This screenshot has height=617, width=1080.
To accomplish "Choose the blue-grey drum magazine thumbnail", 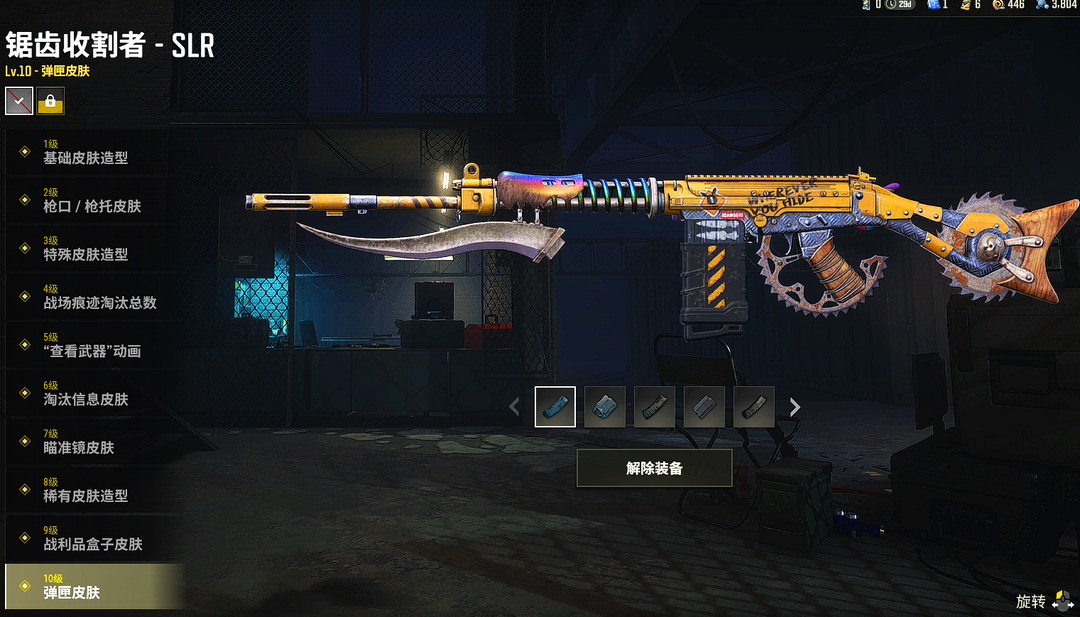I will pyautogui.click(x=605, y=407).
